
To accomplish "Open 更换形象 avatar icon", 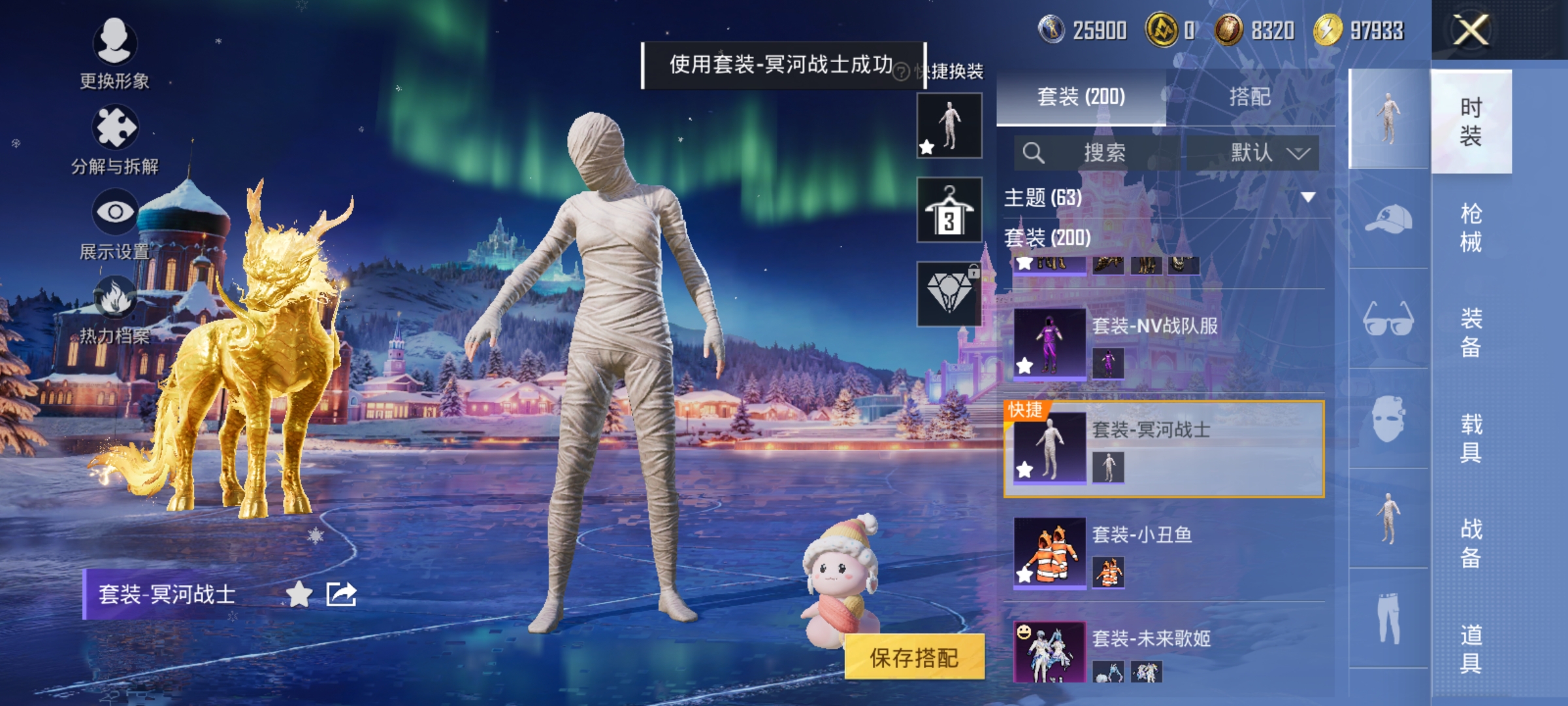I will pos(115,43).
